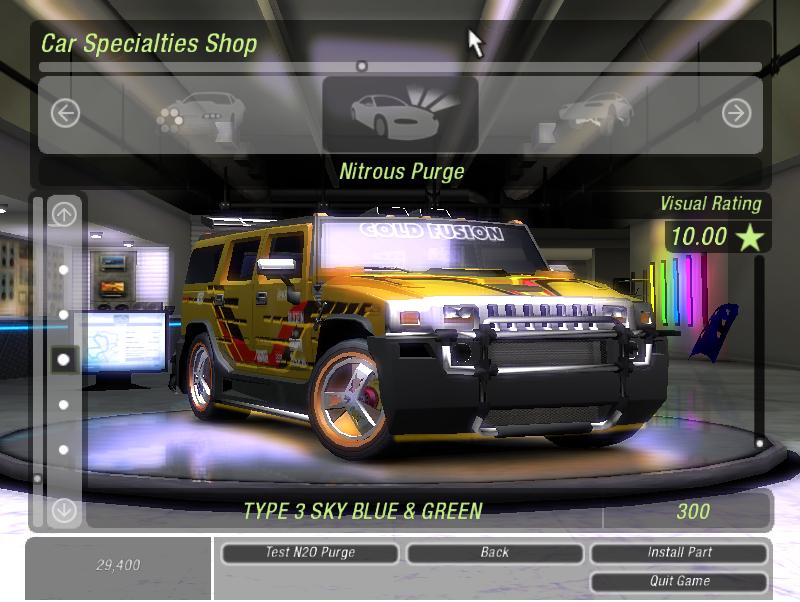The width and height of the screenshot is (800, 602).
Task: Move up the part list with up arrow
Action: pyautogui.click(x=64, y=213)
